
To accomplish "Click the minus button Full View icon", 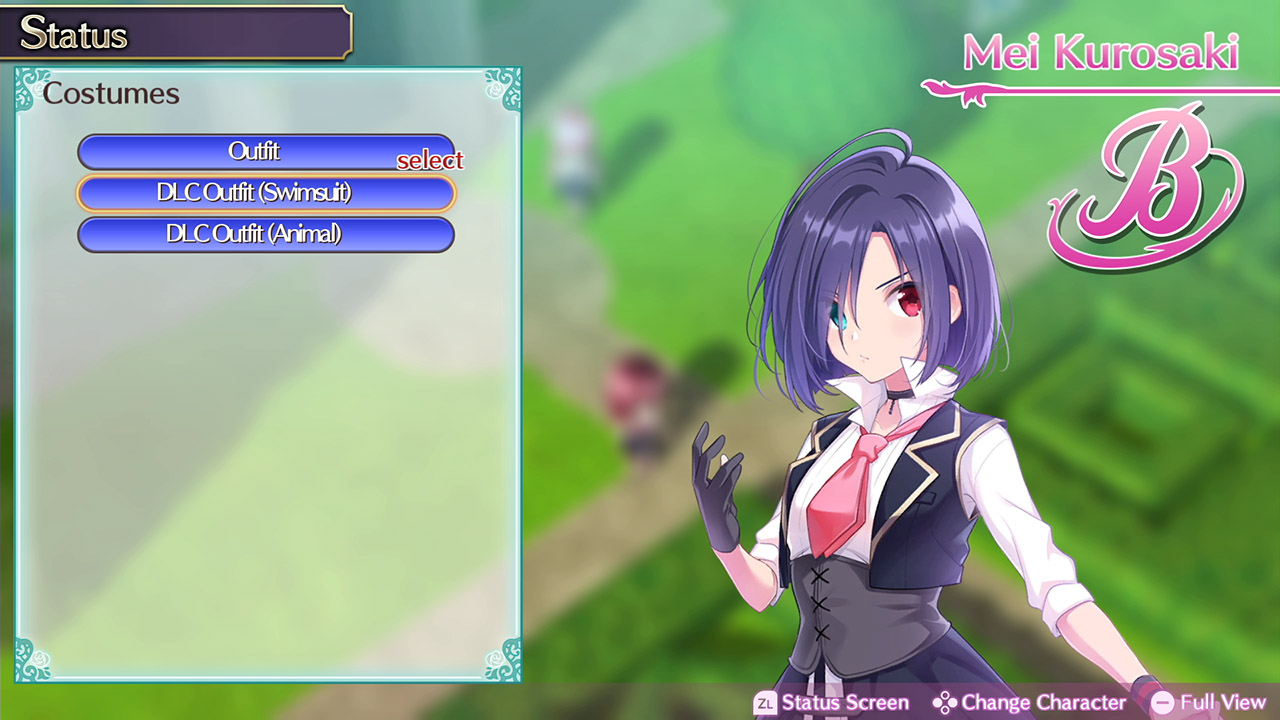I will click(x=1163, y=703).
